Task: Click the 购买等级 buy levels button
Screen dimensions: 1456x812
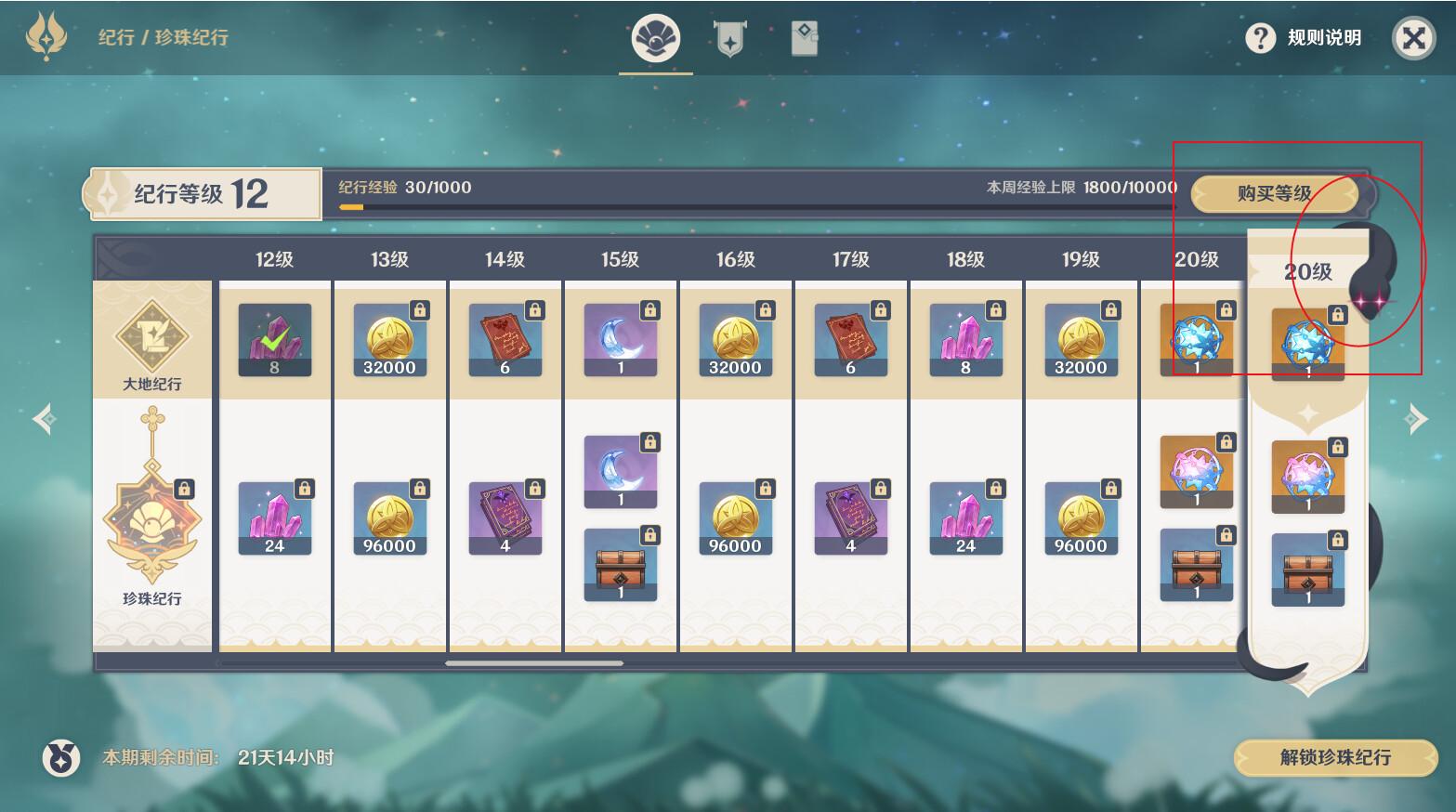Action: [x=1273, y=194]
